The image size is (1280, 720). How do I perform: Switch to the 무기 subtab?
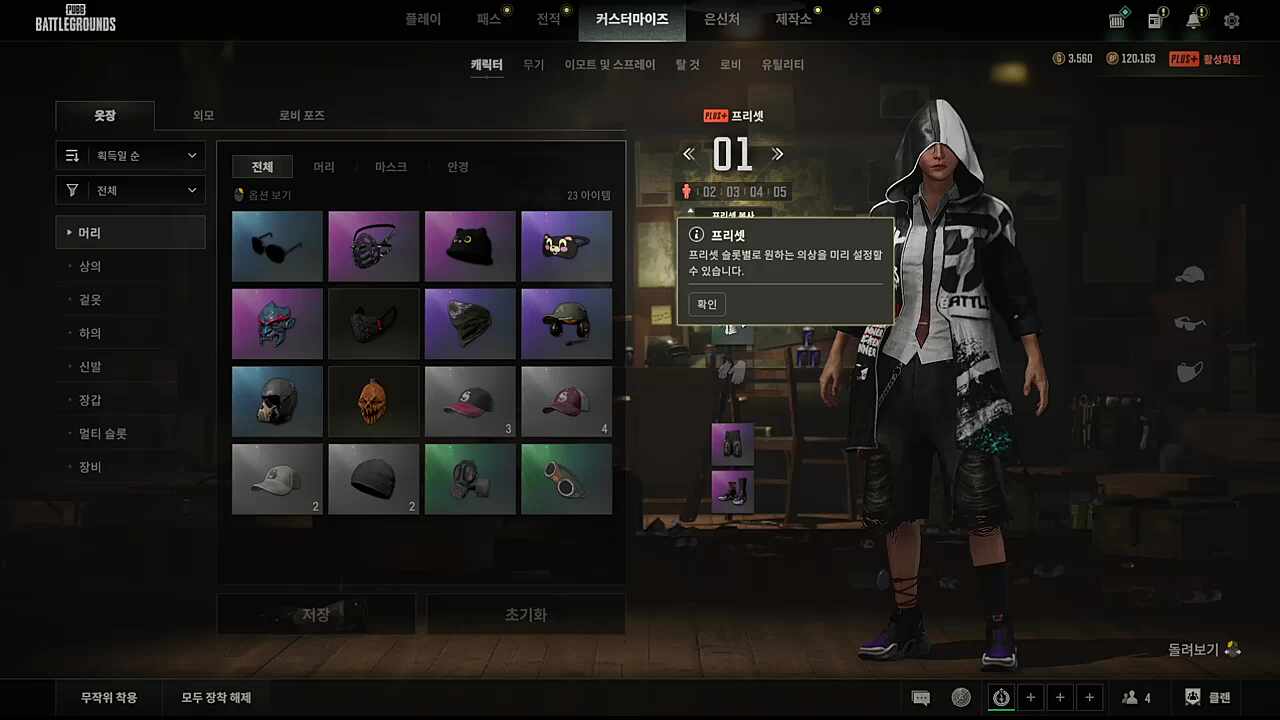pyautogui.click(x=534, y=65)
